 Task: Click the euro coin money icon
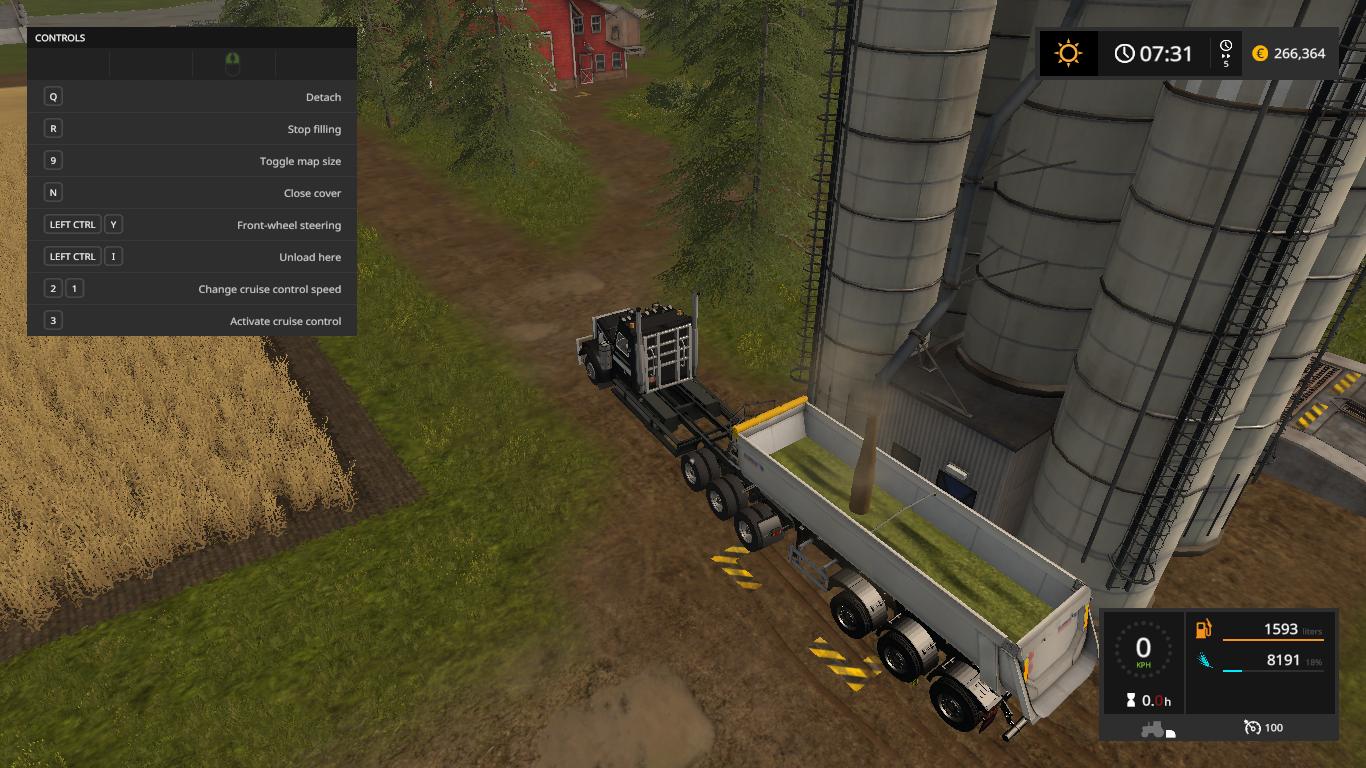point(1260,54)
